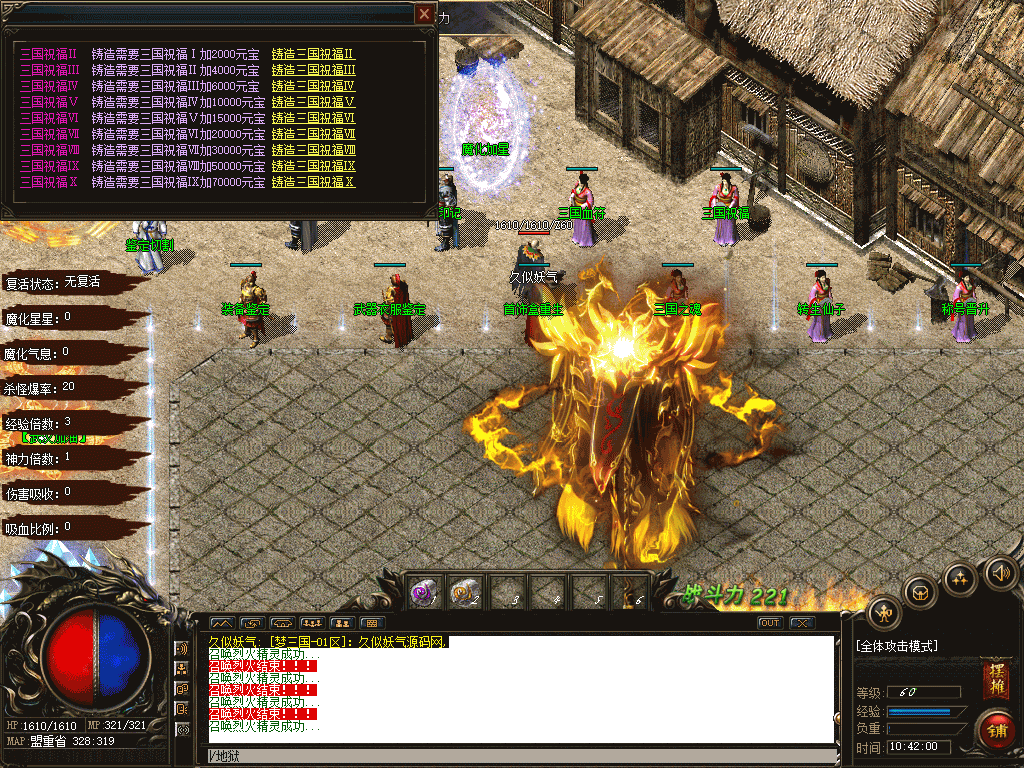This screenshot has height=768, width=1024.
Task: Toggle the 全体攻击模式 attack mode label
Action: click(x=897, y=646)
